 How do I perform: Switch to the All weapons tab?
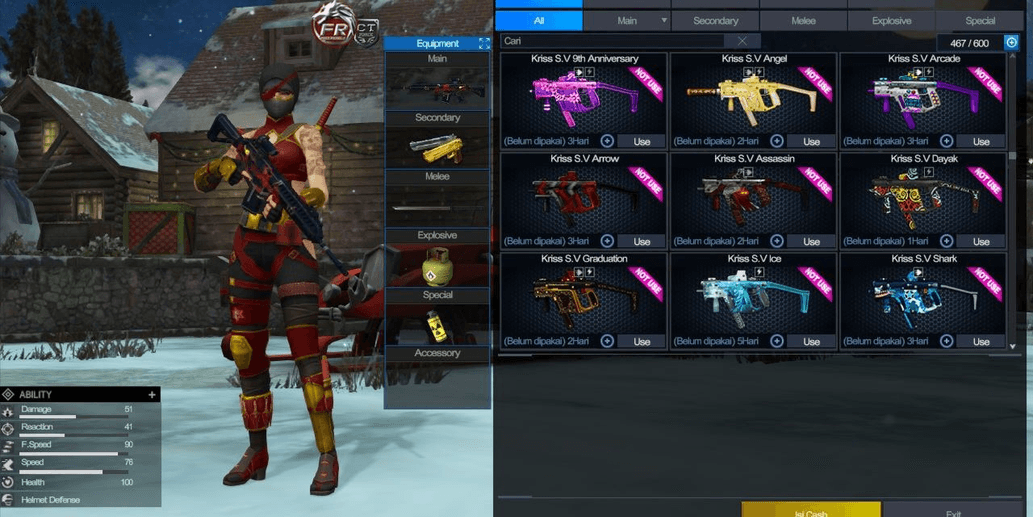point(538,20)
